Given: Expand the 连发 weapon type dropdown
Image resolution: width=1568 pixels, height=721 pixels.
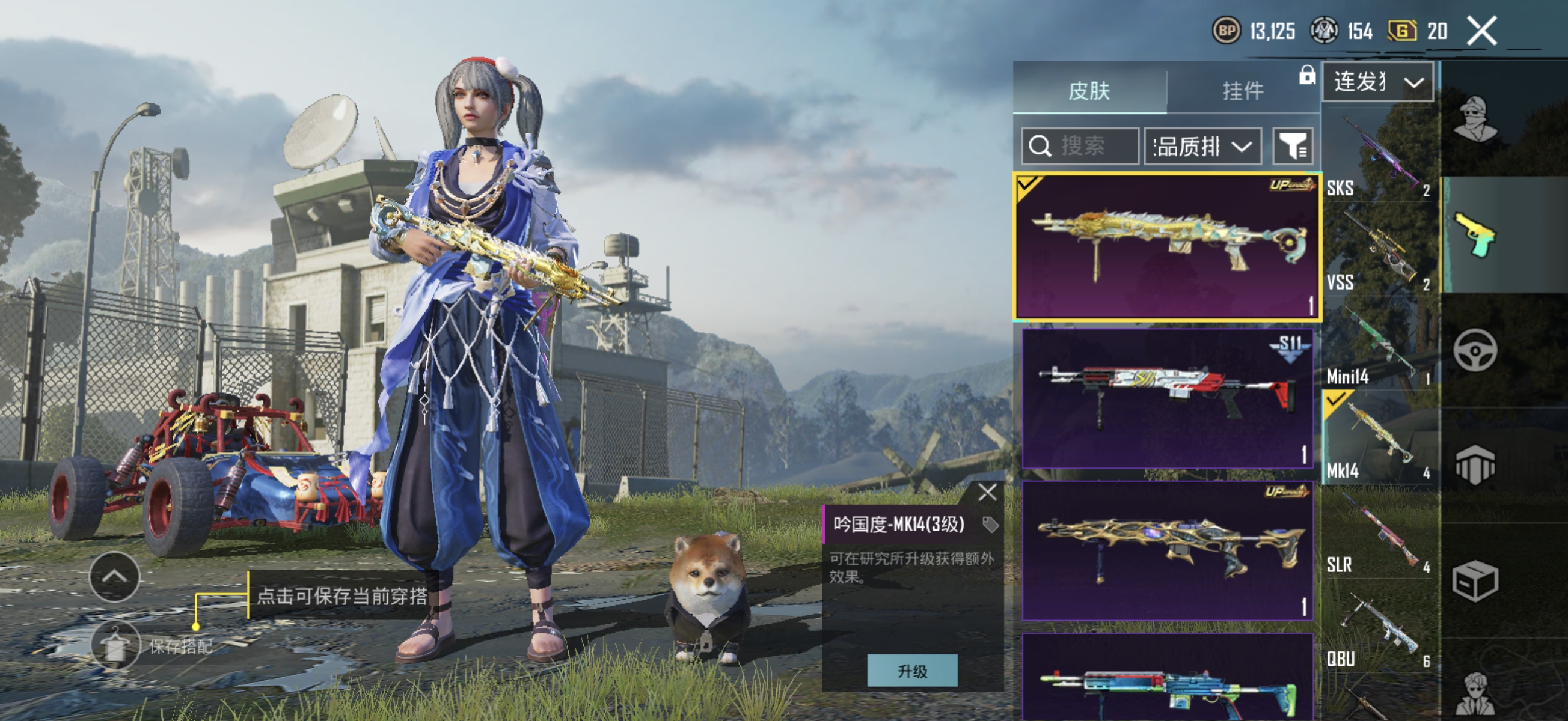Looking at the screenshot, I should pyautogui.click(x=1377, y=82).
